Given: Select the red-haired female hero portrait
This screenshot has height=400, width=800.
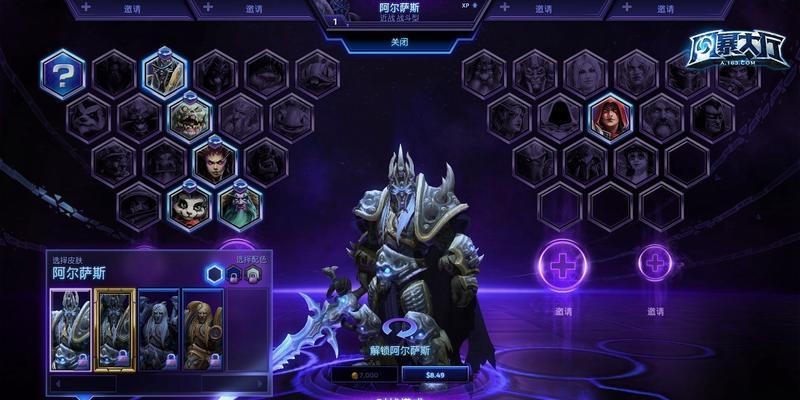Looking at the screenshot, I should pos(215,161).
